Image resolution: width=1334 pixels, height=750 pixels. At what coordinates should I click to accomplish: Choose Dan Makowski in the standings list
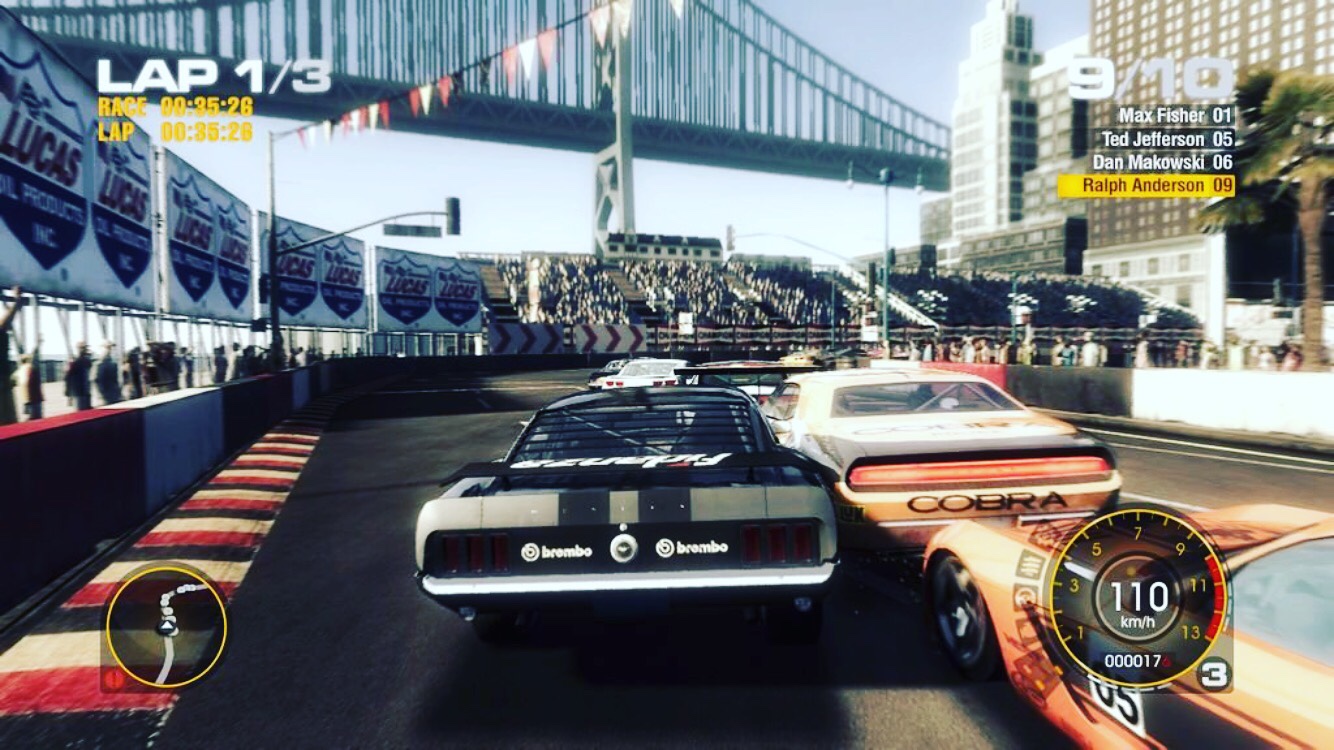[x=1162, y=162]
